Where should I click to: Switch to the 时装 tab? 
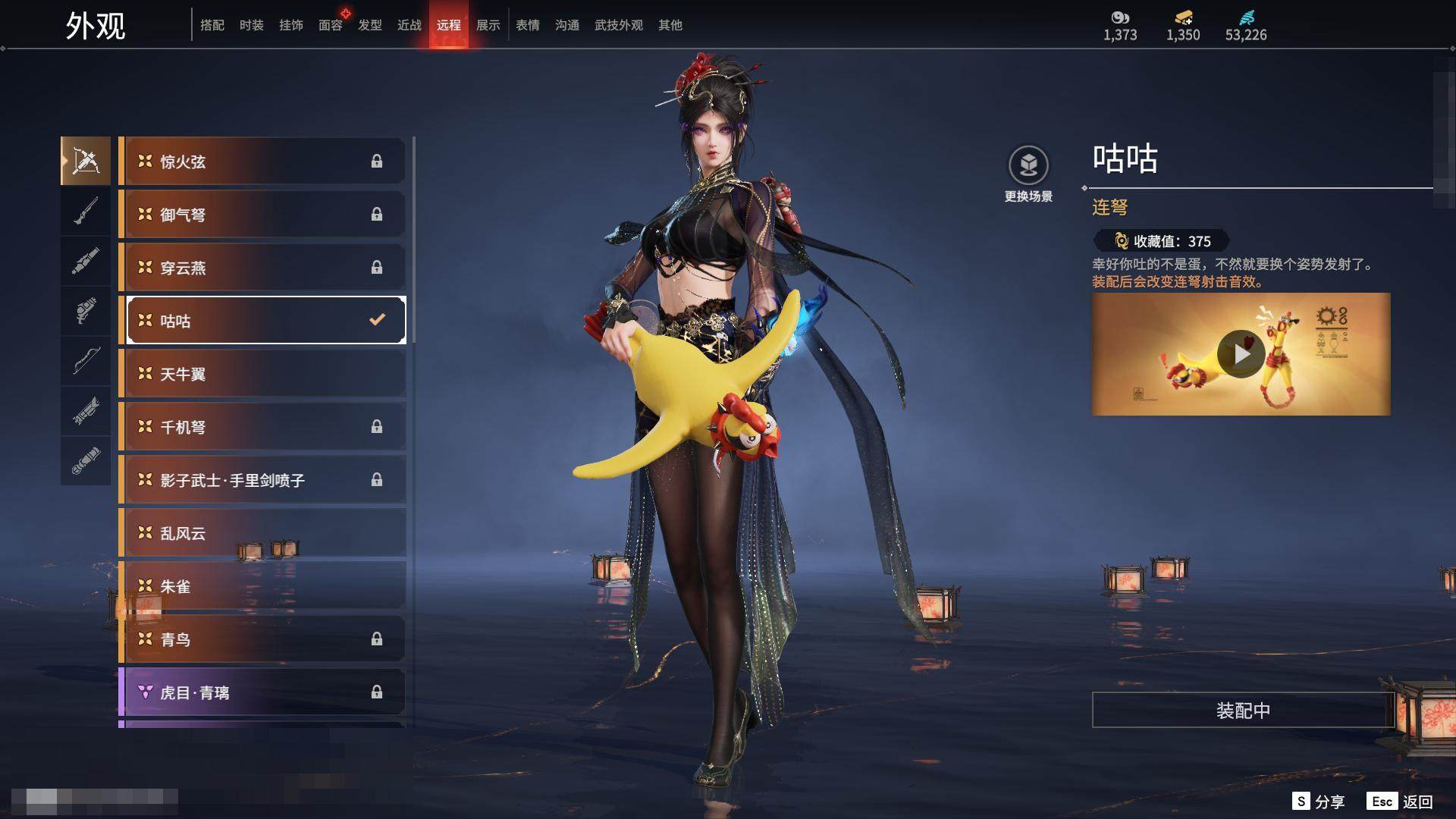(251, 25)
